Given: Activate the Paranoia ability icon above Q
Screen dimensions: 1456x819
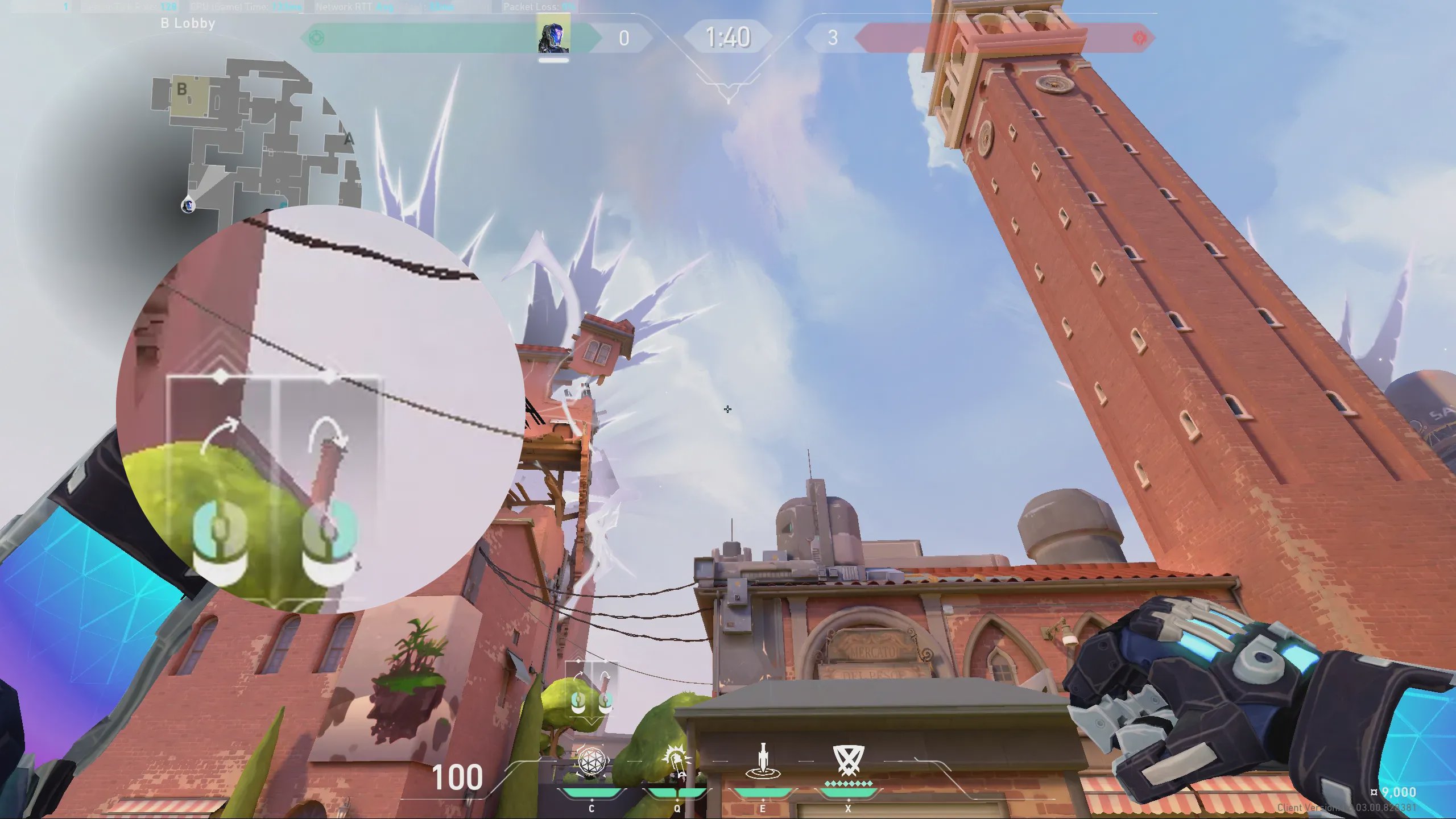Looking at the screenshot, I should pyautogui.click(x=677, y=761).
